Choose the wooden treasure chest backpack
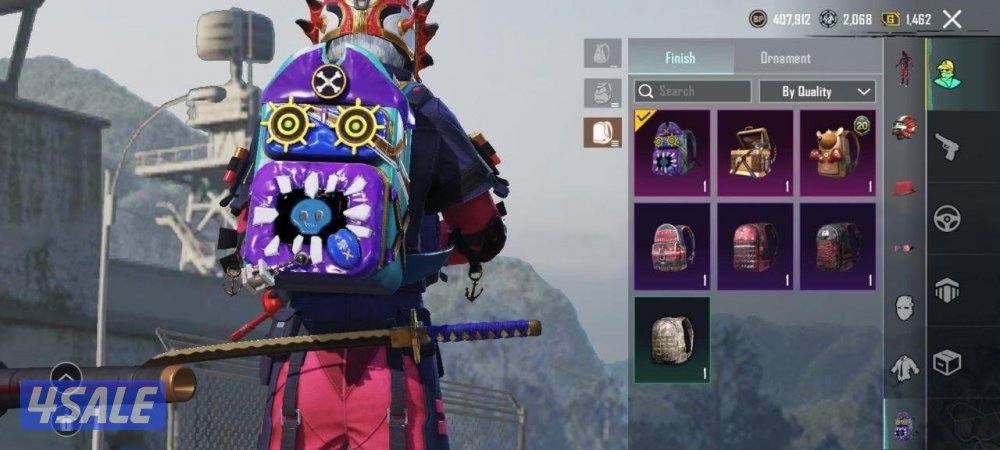This screenshot has height=450, width=1000. click(755, 148)
